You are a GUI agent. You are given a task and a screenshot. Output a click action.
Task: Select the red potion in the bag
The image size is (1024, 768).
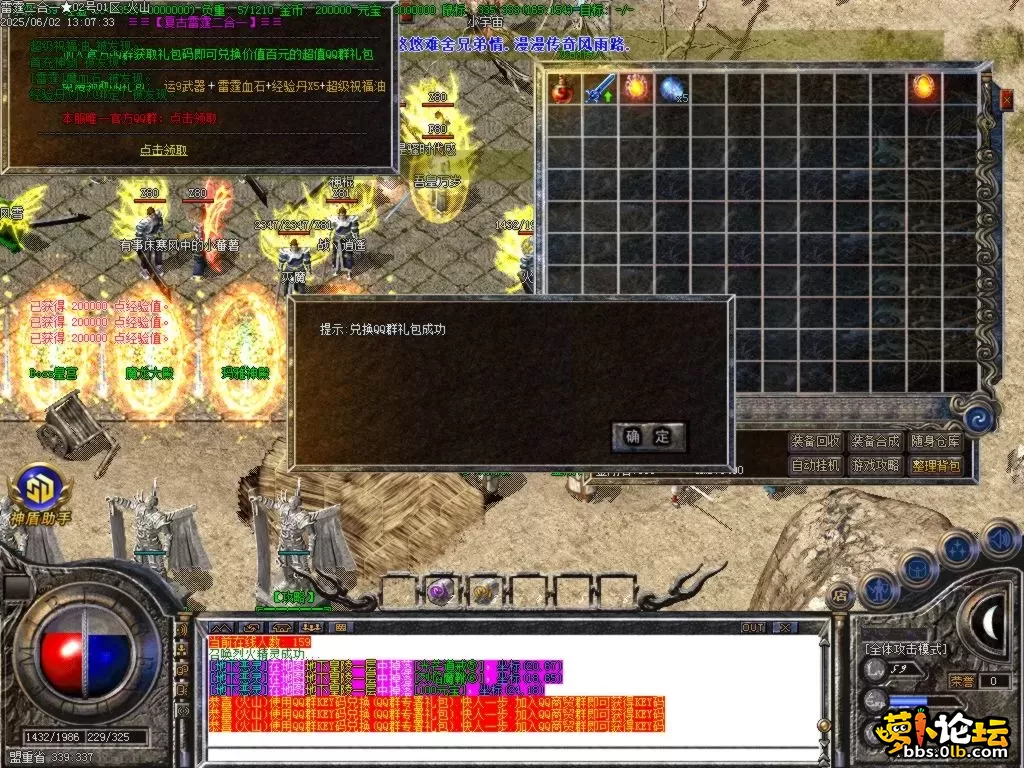[563, 89]
